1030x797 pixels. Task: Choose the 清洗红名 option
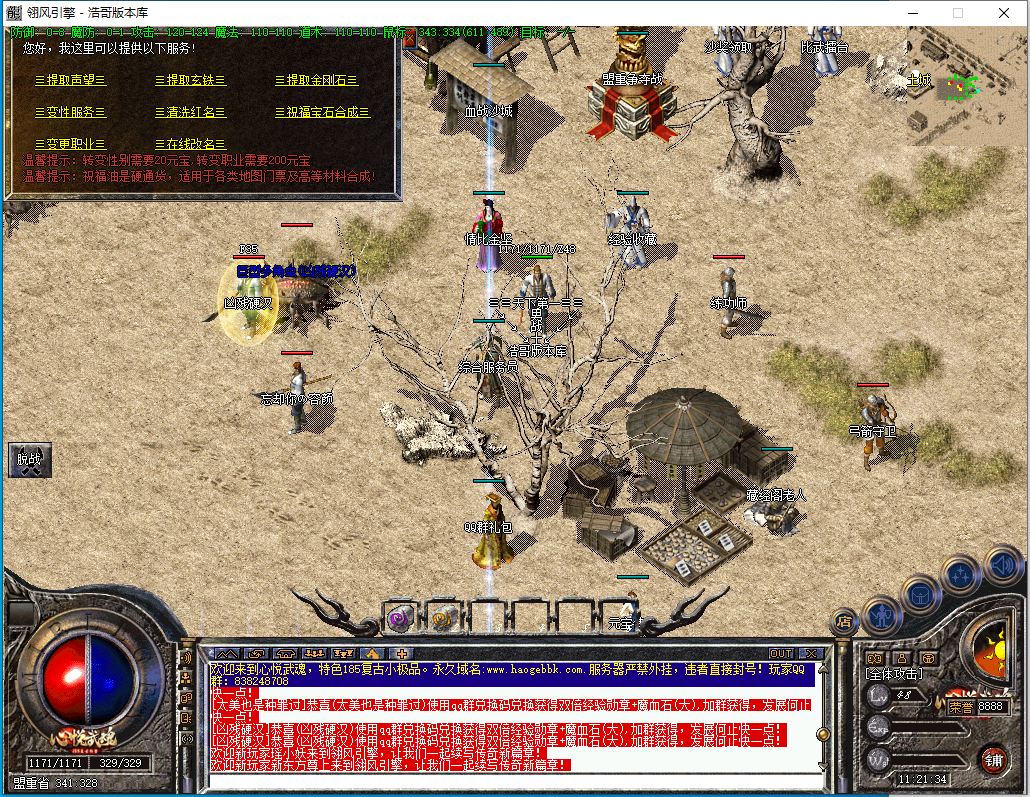[x=190, y=112]
